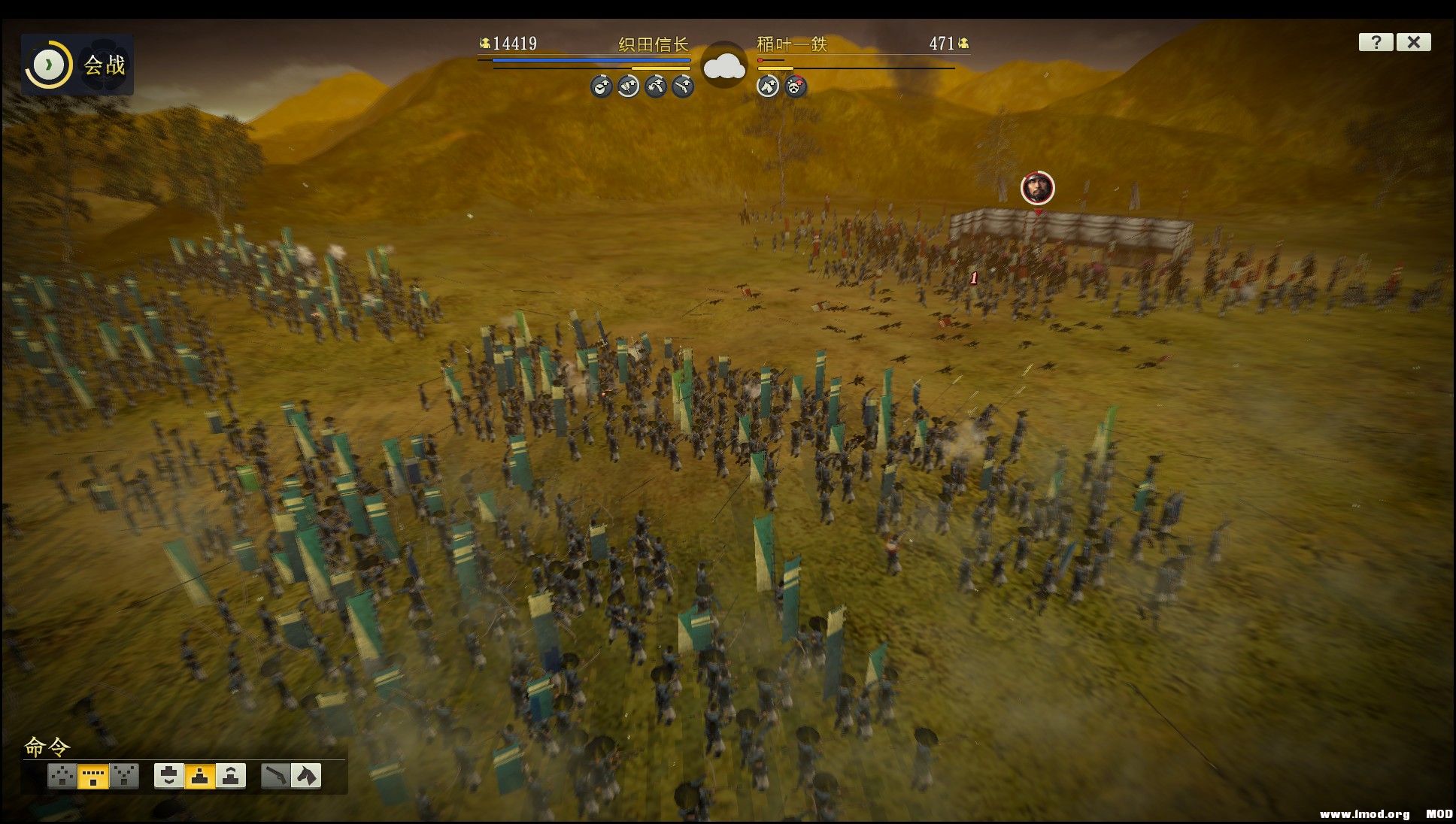Select the musket buff tactic icon
The height and width of the screenshot is (824, 1456).
click(682, 86)
